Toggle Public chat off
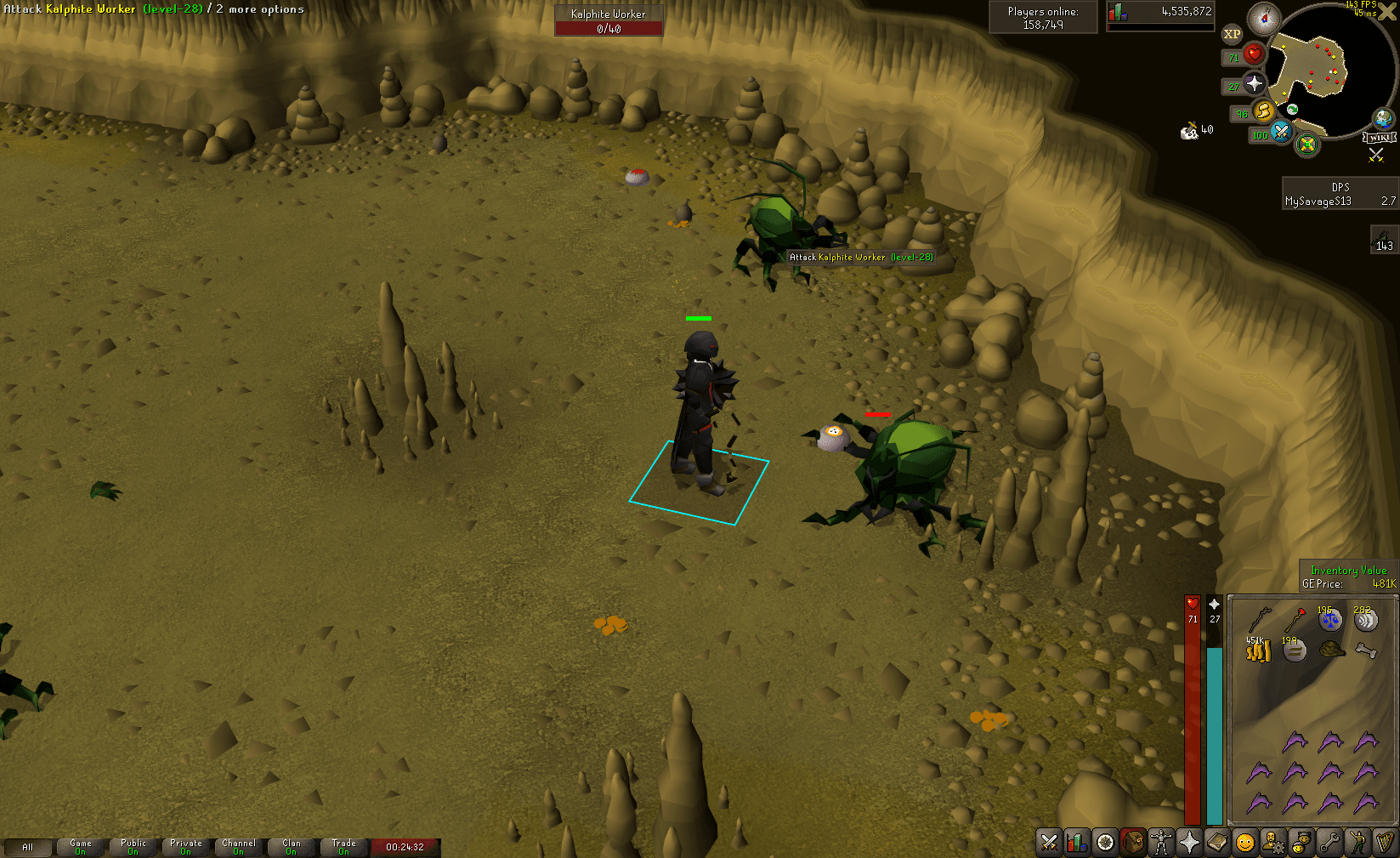 (133, 846)
